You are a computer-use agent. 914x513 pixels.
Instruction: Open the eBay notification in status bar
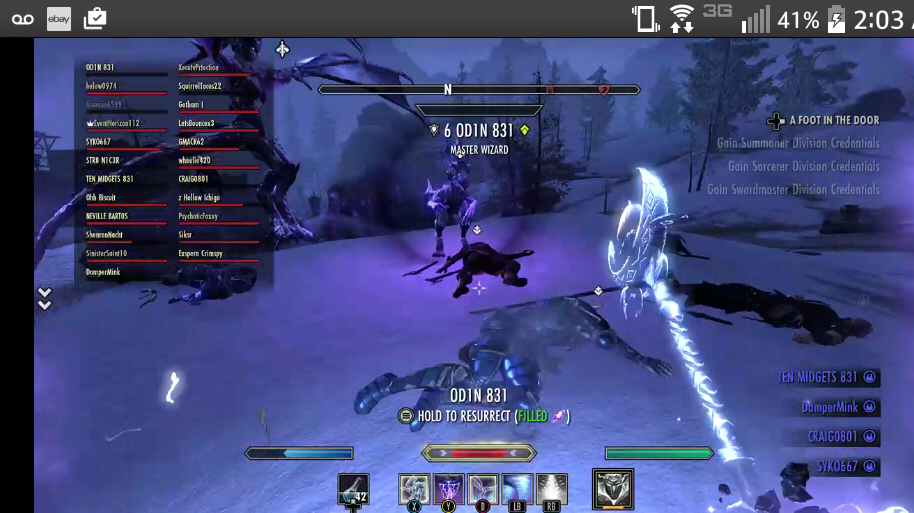click(59, 18)
